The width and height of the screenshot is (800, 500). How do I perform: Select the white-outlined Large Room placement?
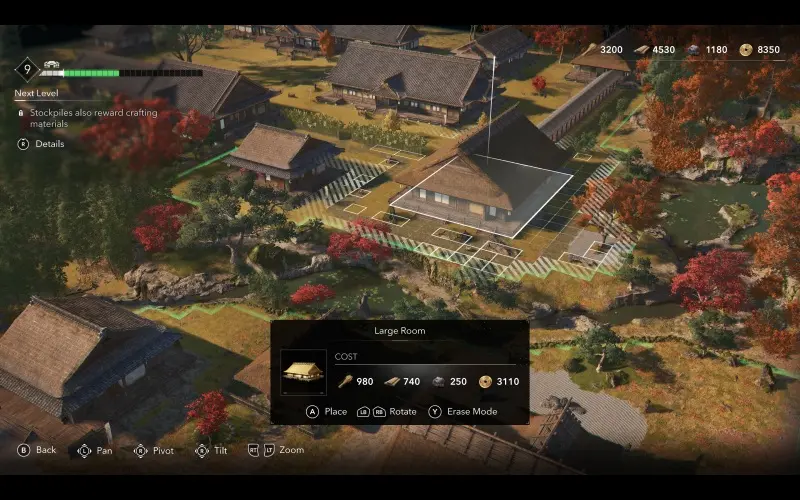pos(480,193)
